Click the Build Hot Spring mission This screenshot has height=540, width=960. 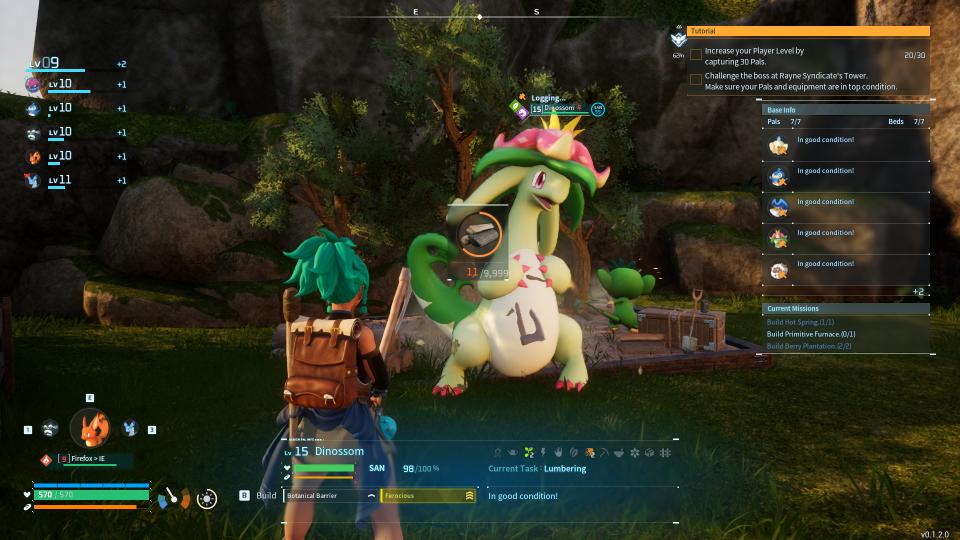click(x=800, y=322)
